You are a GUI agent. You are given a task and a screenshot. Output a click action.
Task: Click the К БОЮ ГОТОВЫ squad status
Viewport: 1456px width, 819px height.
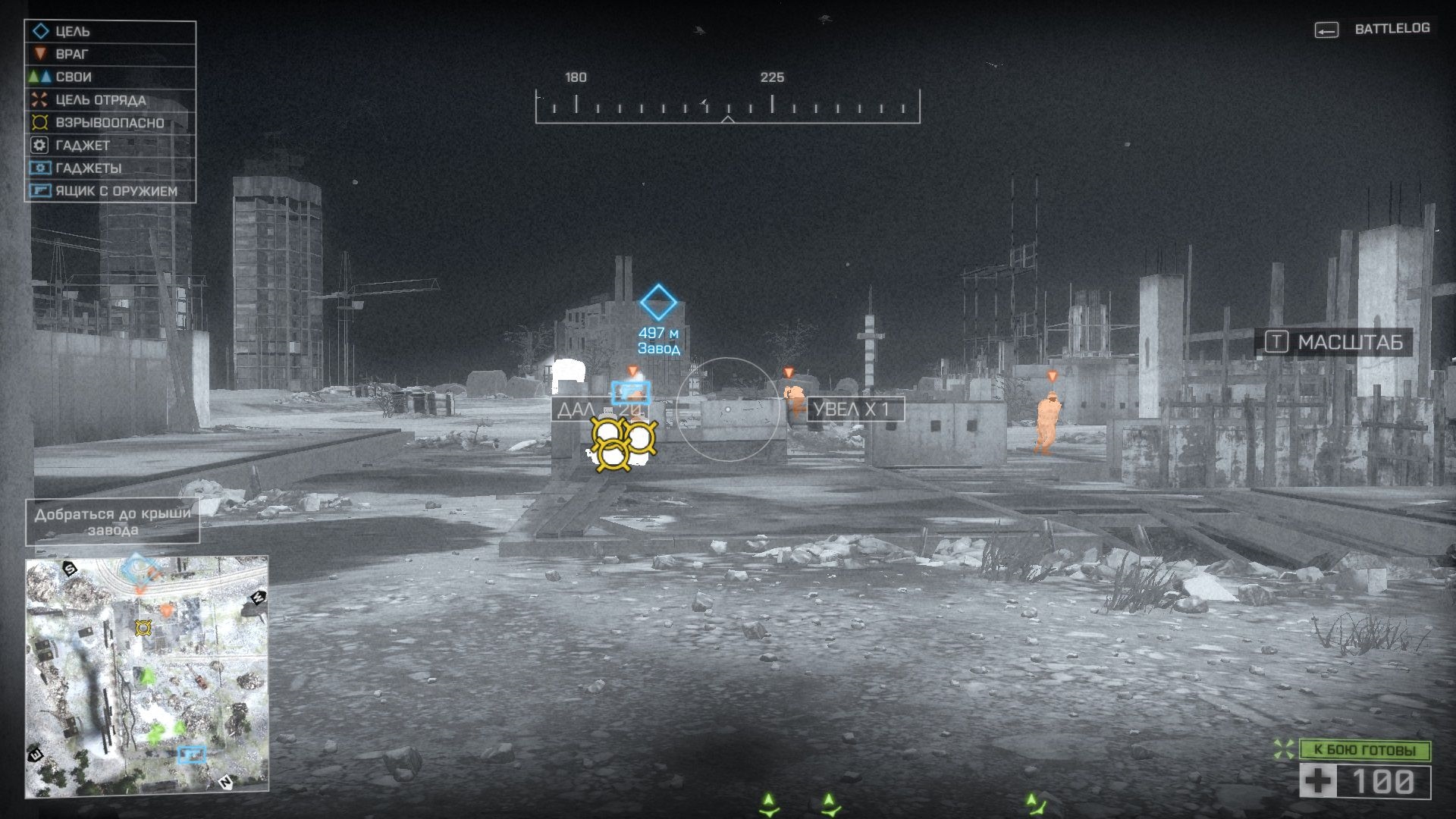(1364, 750)
